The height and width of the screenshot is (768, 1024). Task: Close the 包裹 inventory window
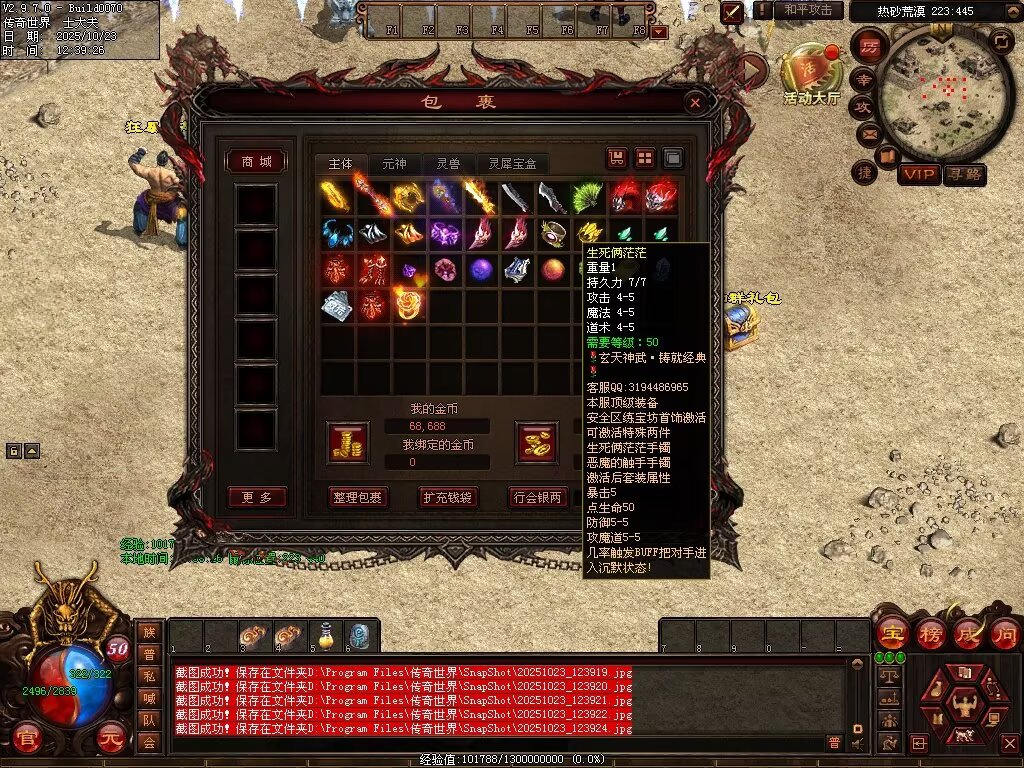[x=695, y=102]
